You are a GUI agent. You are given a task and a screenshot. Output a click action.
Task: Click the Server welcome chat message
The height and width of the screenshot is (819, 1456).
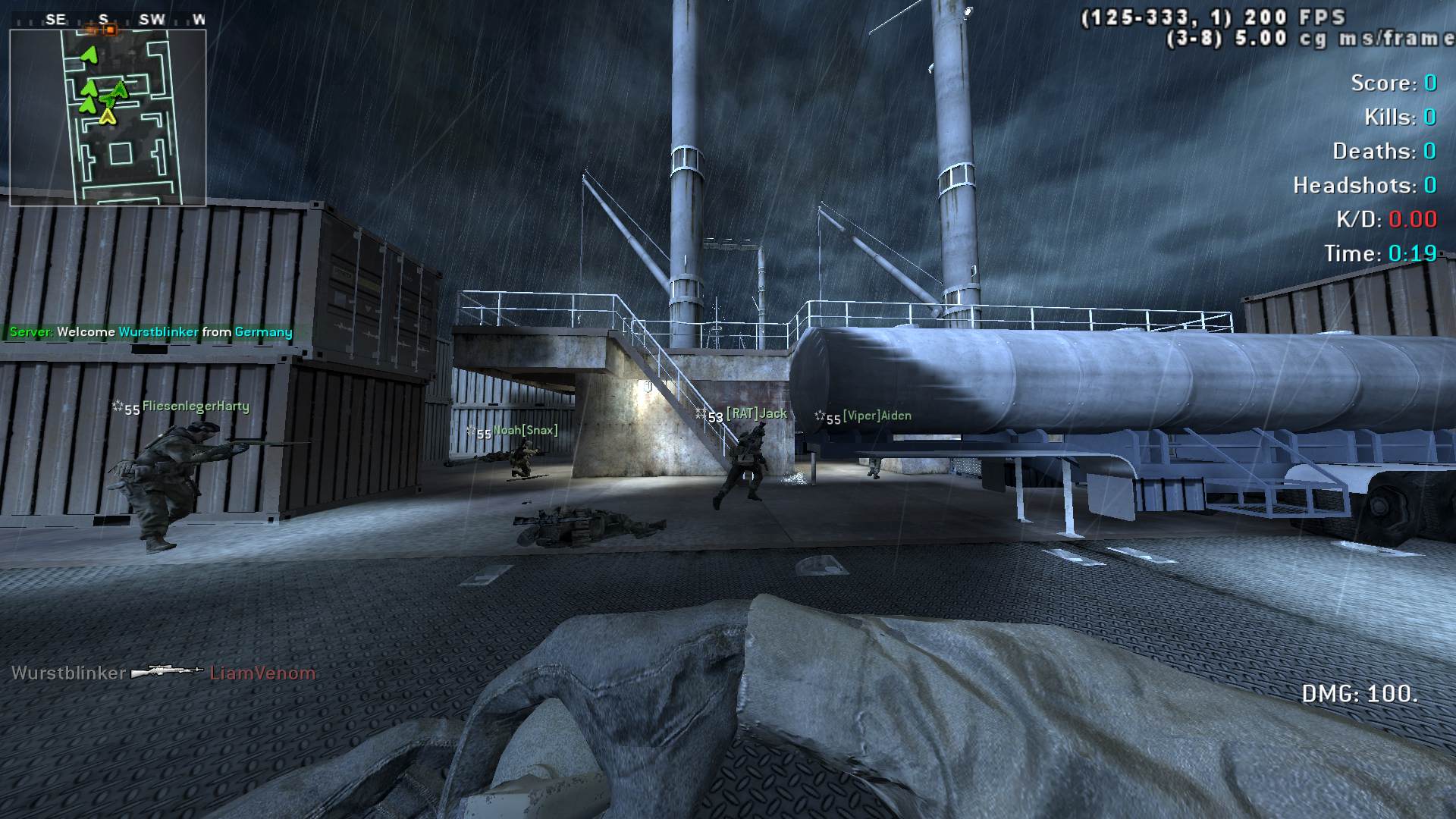coord(151,332)
